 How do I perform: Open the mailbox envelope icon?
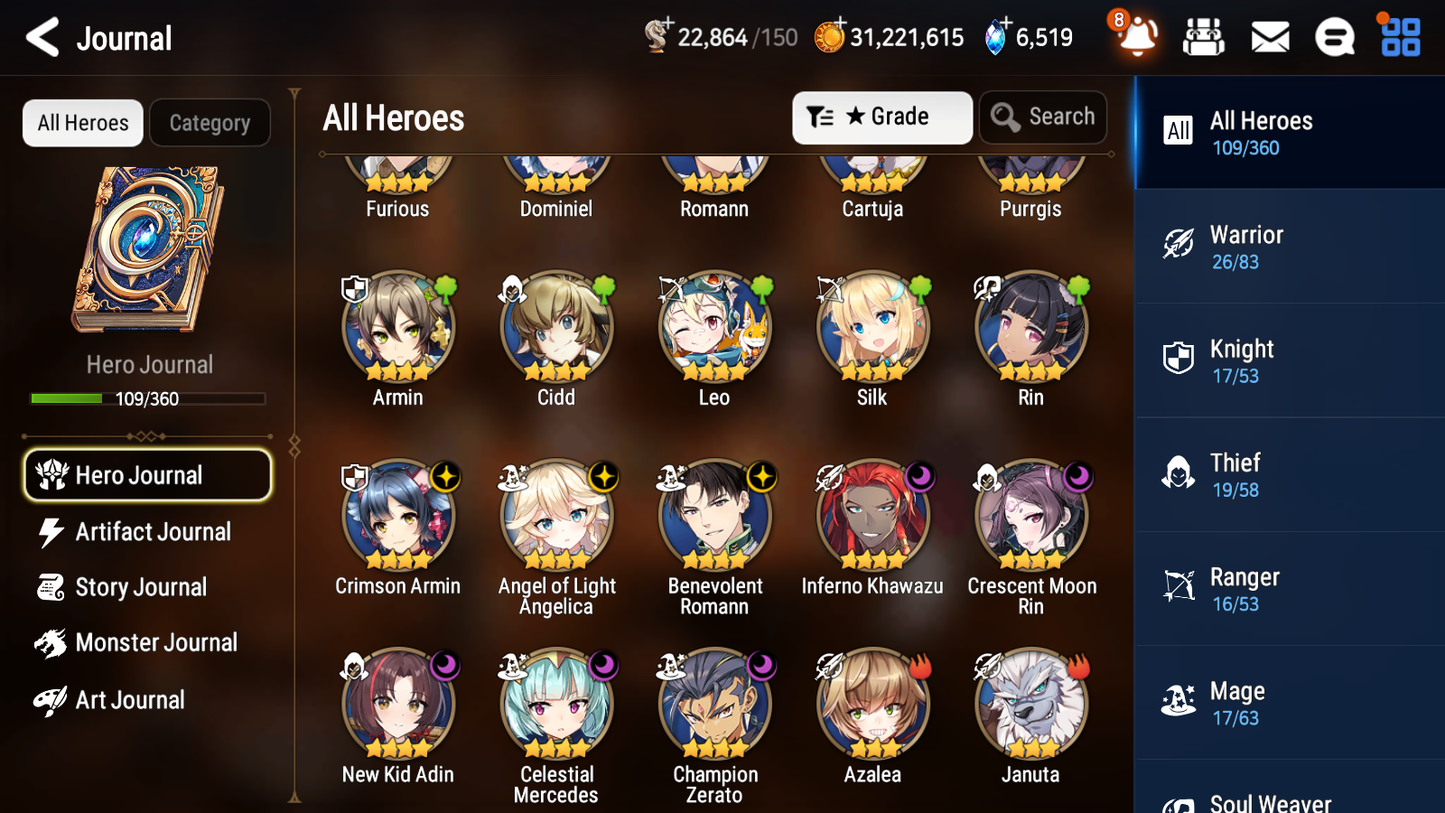click(x=1269, y=36)
